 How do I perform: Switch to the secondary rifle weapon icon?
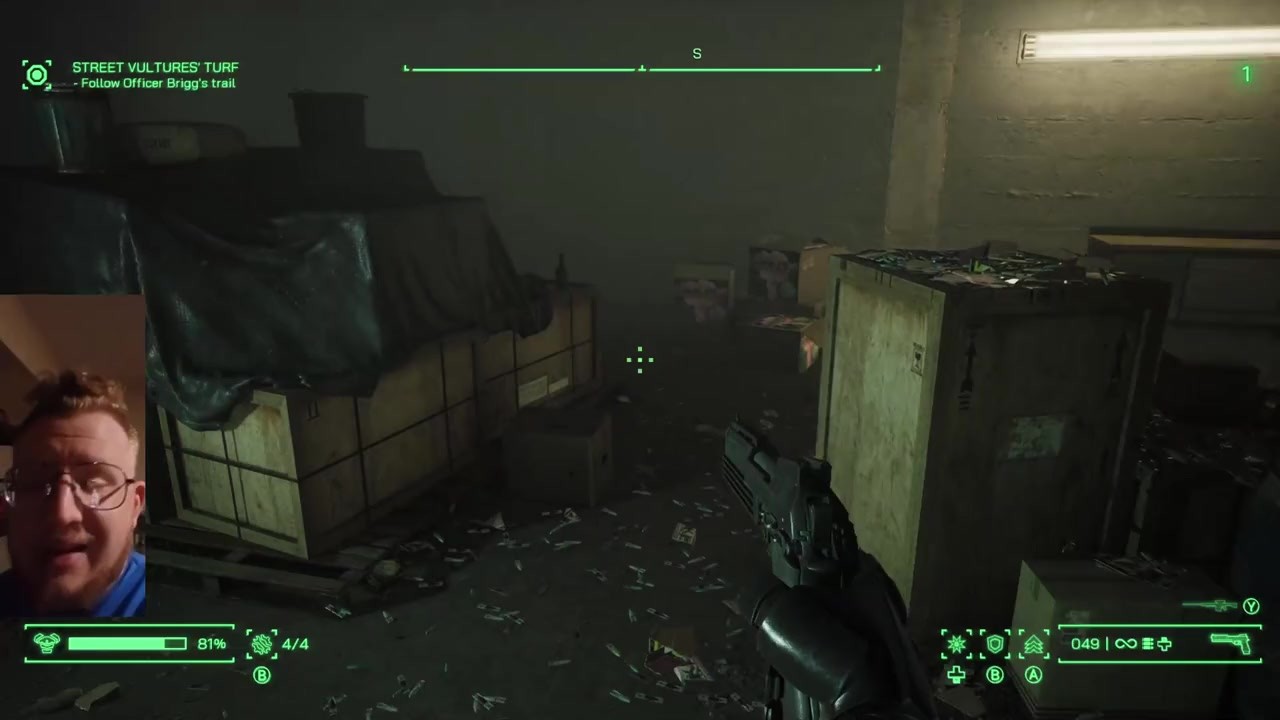coord(1210,606)
